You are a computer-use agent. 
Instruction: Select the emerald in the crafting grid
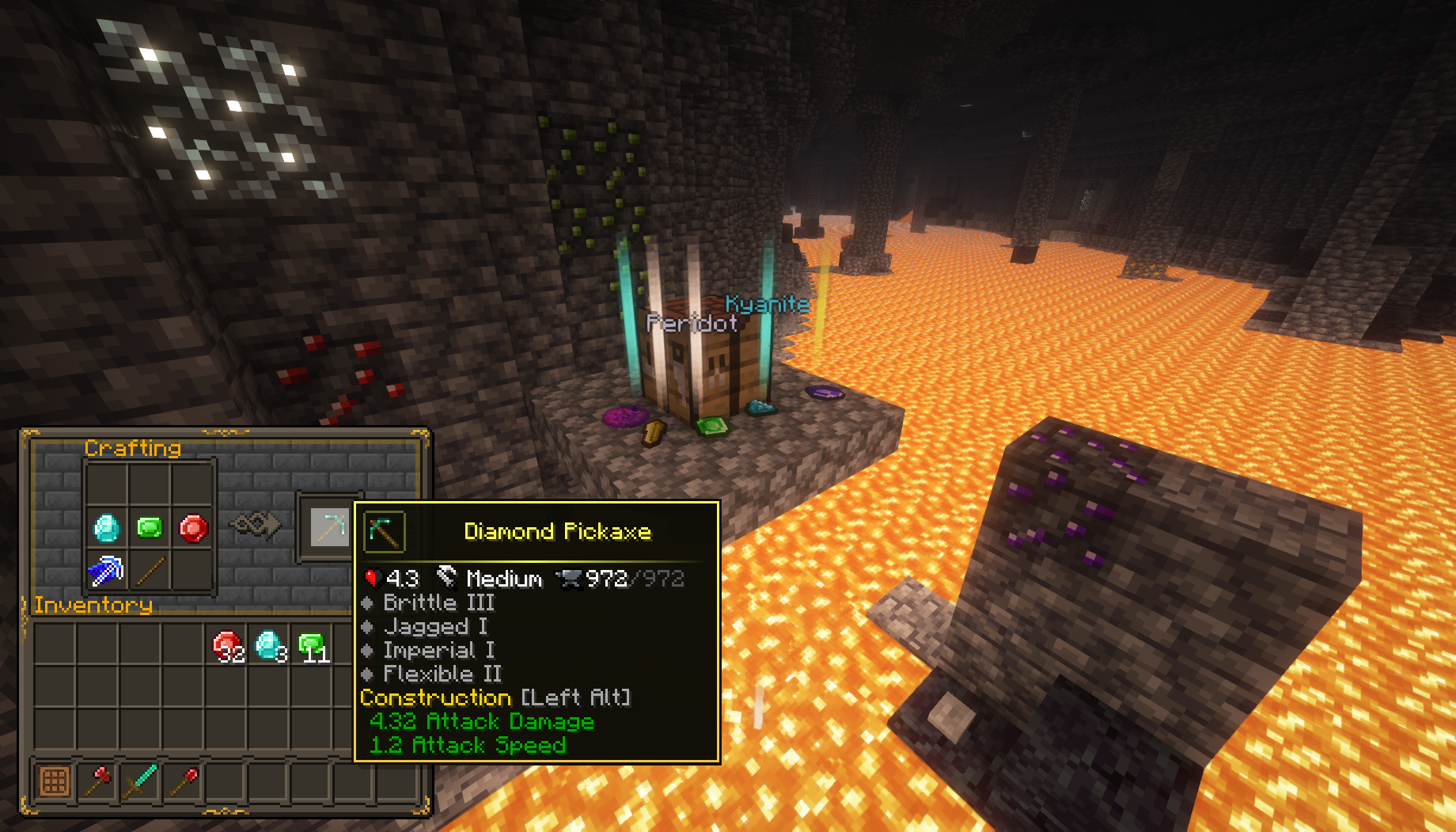150,527
